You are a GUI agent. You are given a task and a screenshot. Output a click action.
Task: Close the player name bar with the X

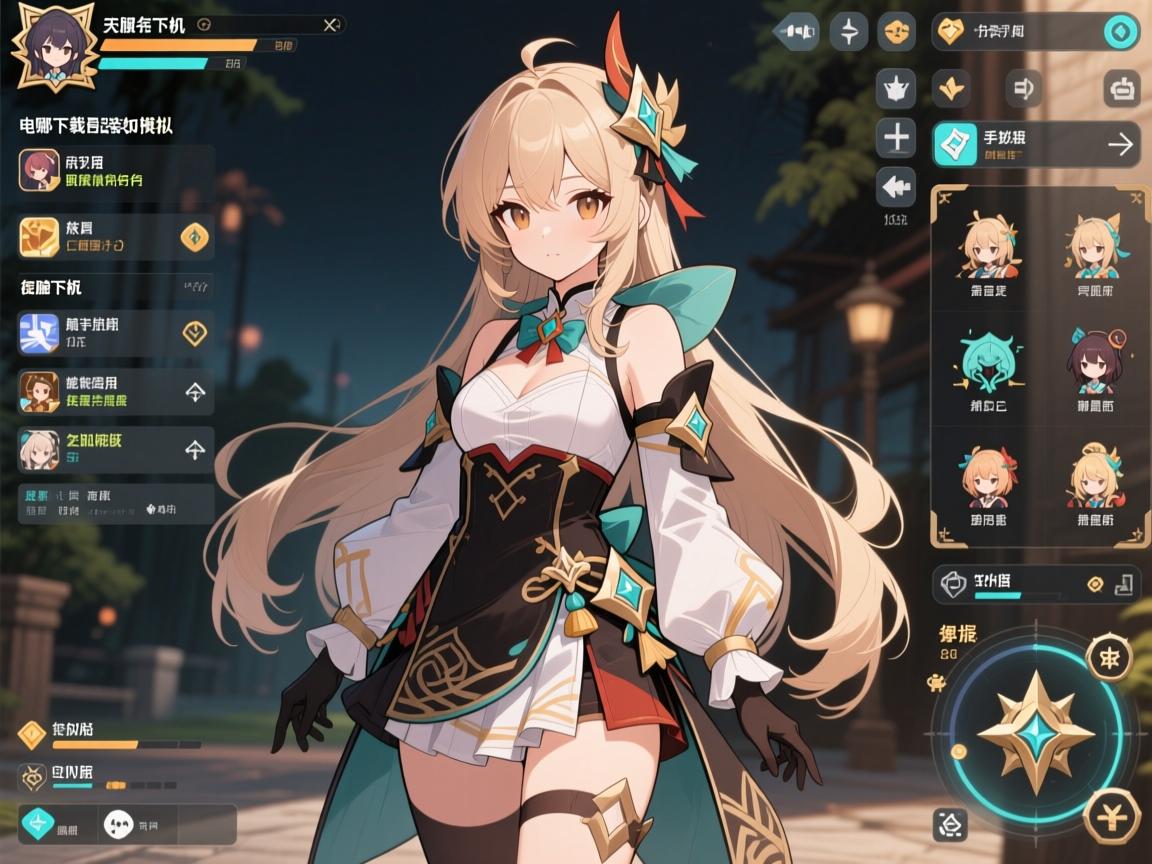pos(331,25)
